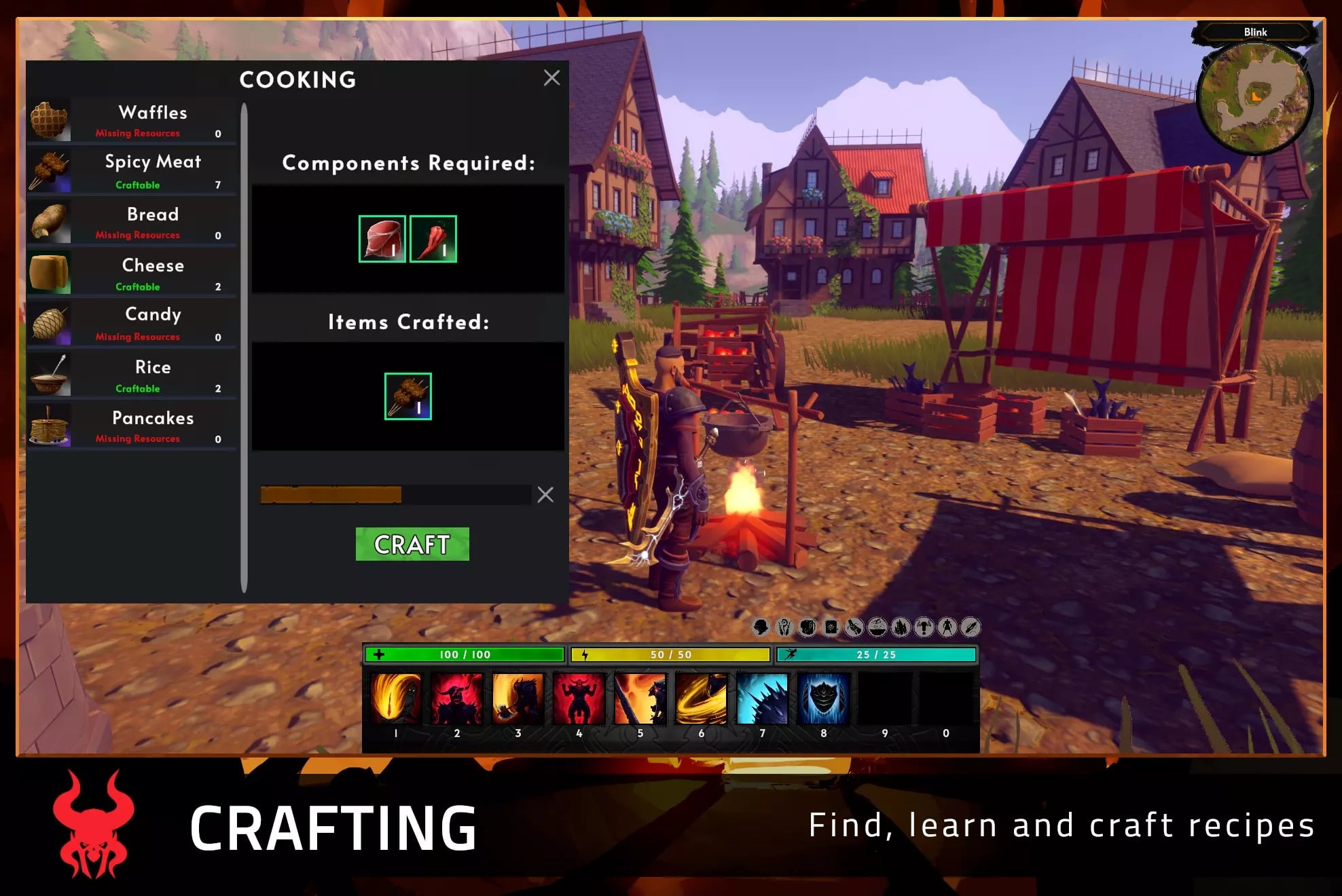Activate the blue shield ability in slot 8
Image resolution: width=1342 pixels, height=896 pixels.
point(823,698)
